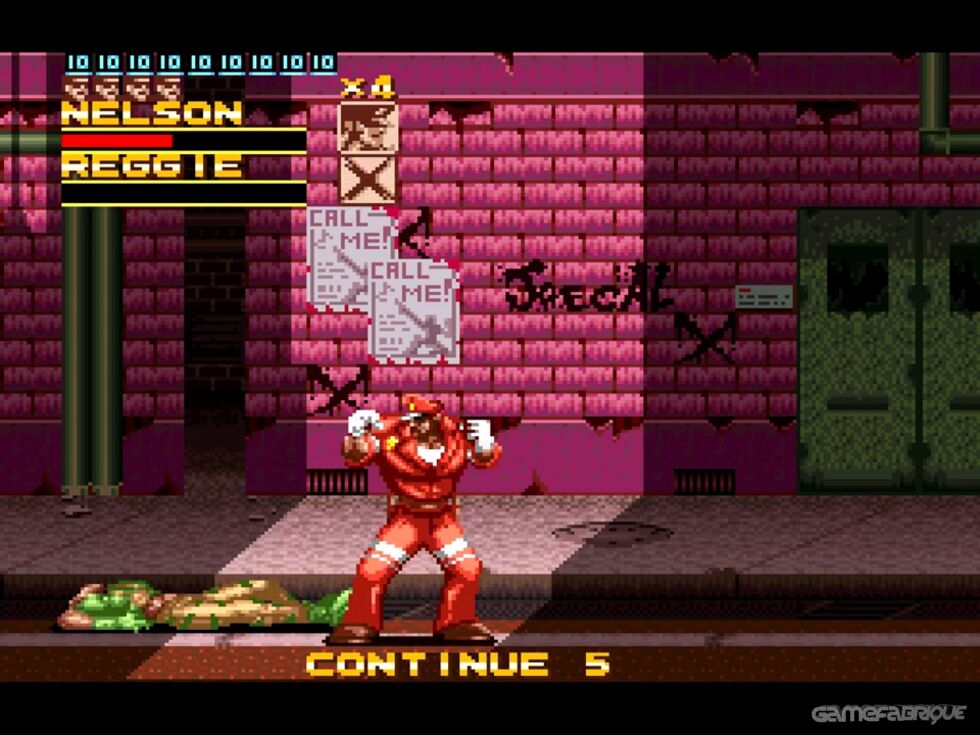Image resolution: width=980 pixels, height=735 pixels.
Task: Click the character portrait beside x4
Action: point(368,127)
